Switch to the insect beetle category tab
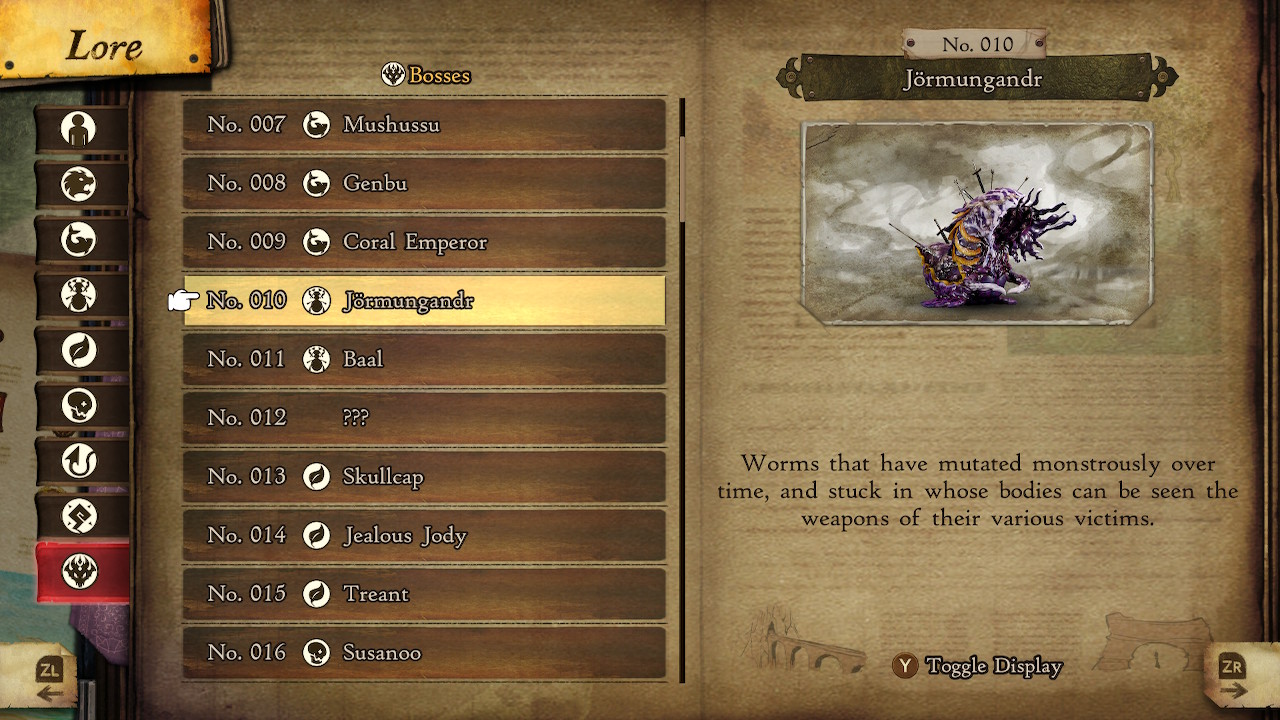The width and height of the screenshot is (1280, 720). (80, 295)
